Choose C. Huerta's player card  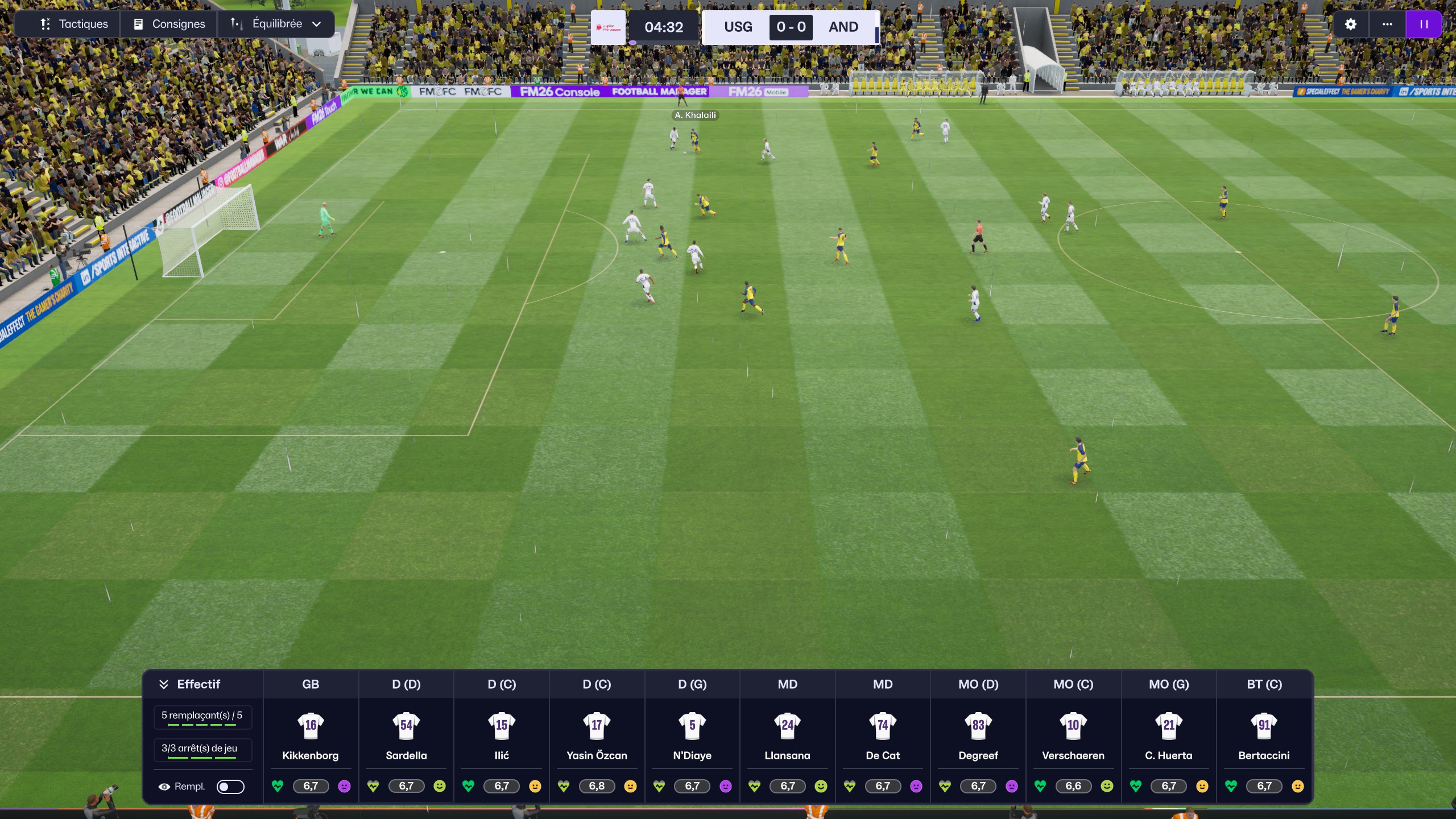(x=1169, y=737)
